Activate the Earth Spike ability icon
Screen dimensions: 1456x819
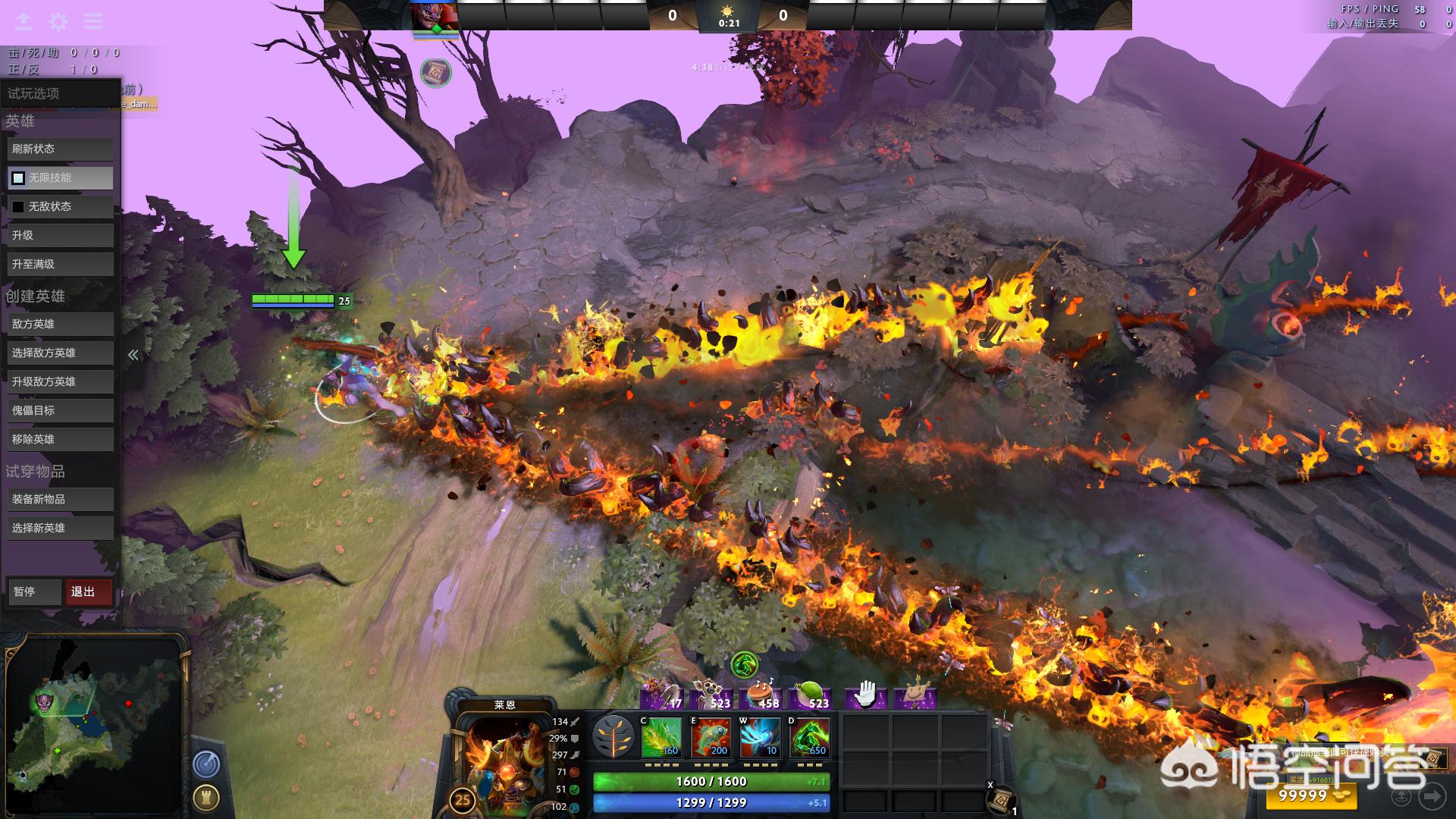point(661,737)
